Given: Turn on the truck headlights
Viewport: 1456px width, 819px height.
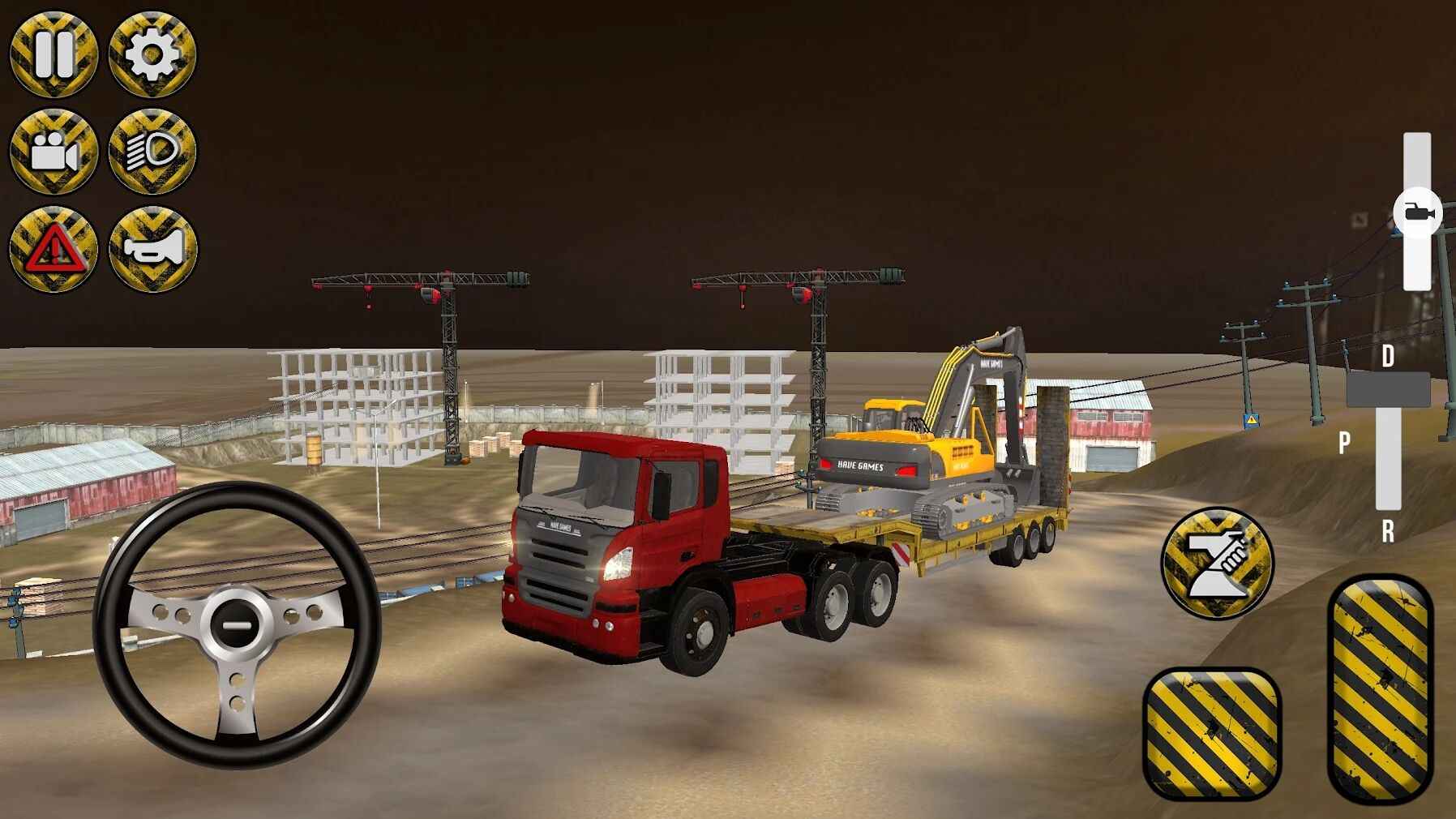Looking at the screenshot, I should click(x=151, y=152).
